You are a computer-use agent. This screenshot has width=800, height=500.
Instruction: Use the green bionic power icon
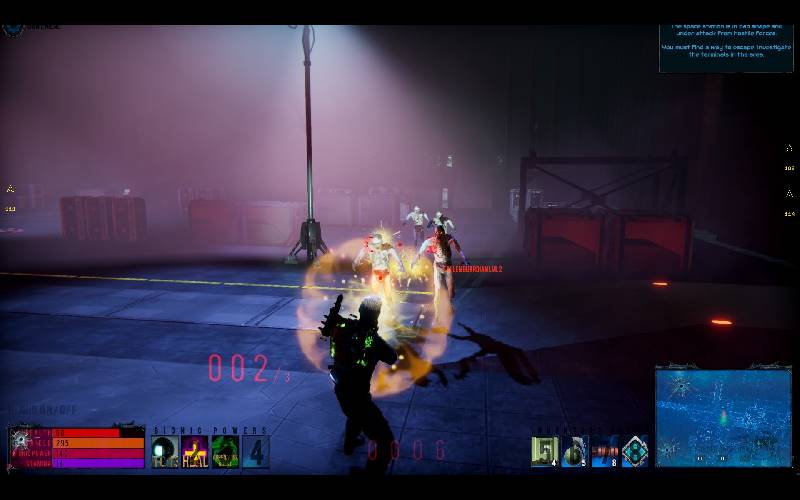(225, 452)
